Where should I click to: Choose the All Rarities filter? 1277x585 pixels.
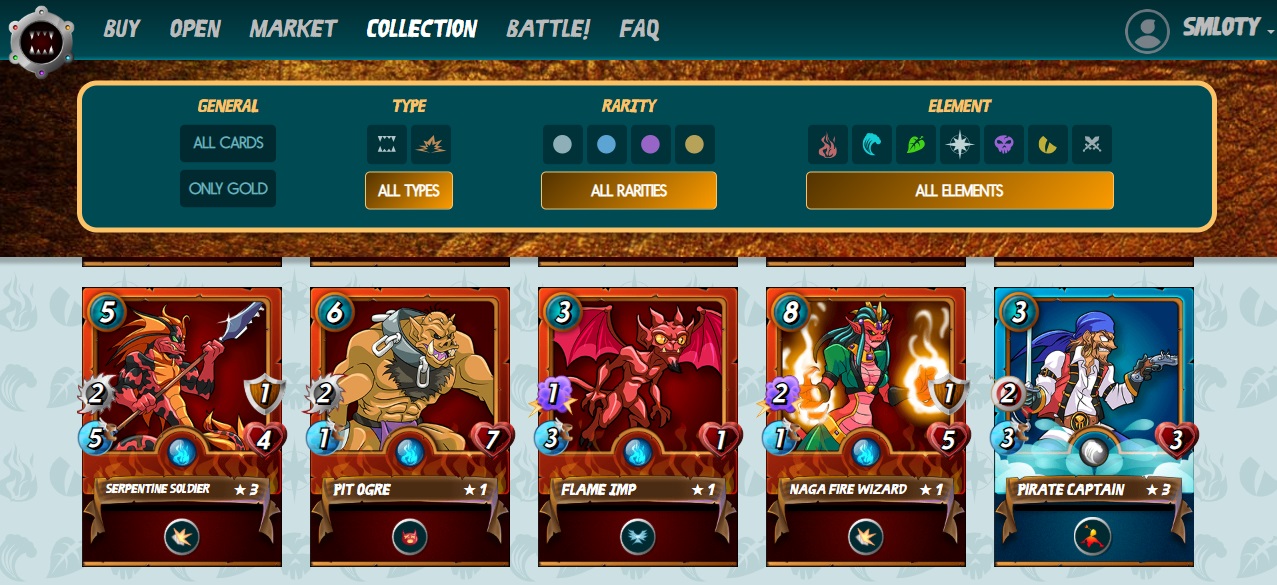tap(629, 190)
